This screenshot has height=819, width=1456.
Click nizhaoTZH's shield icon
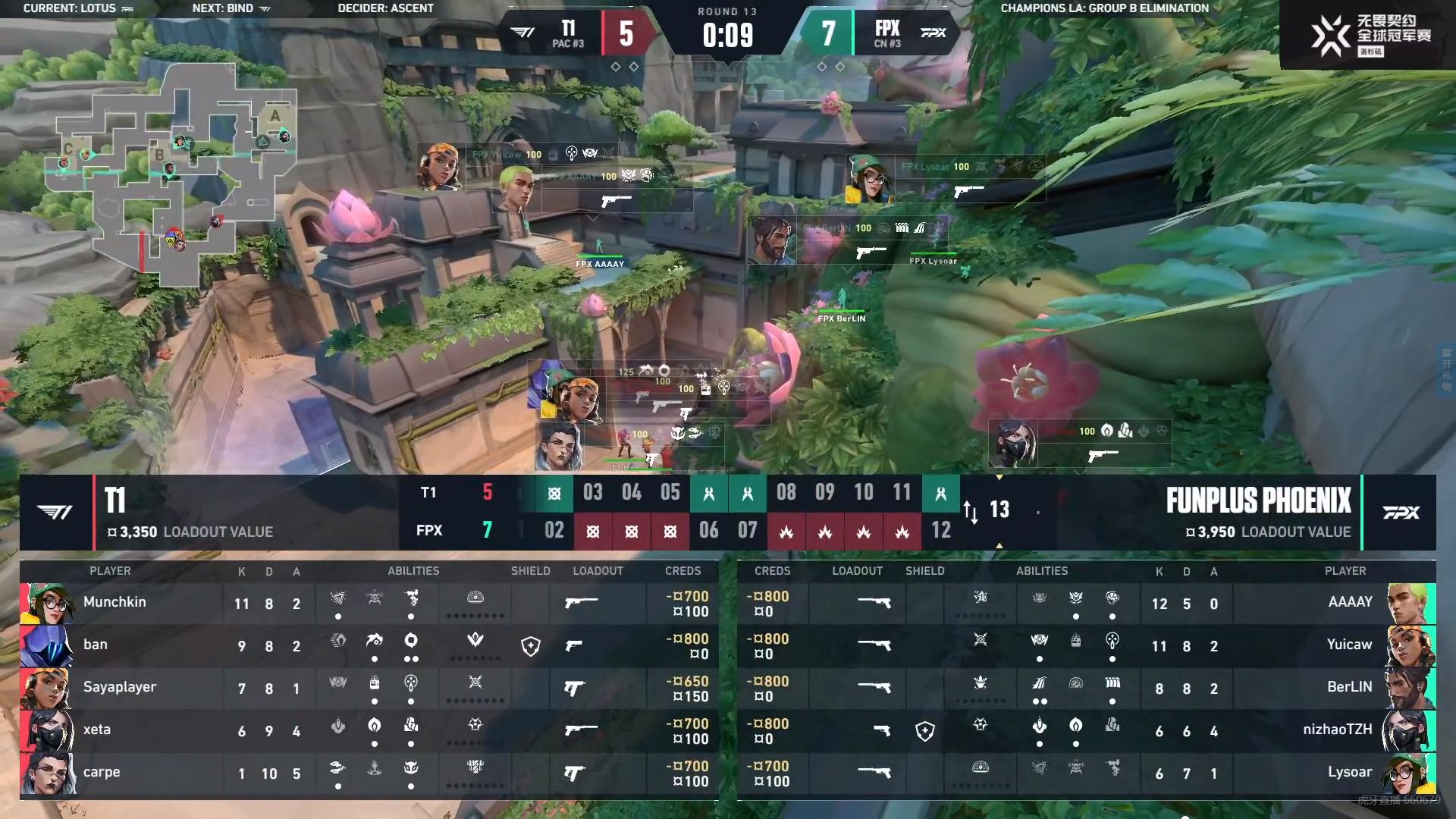pos(924,731)
